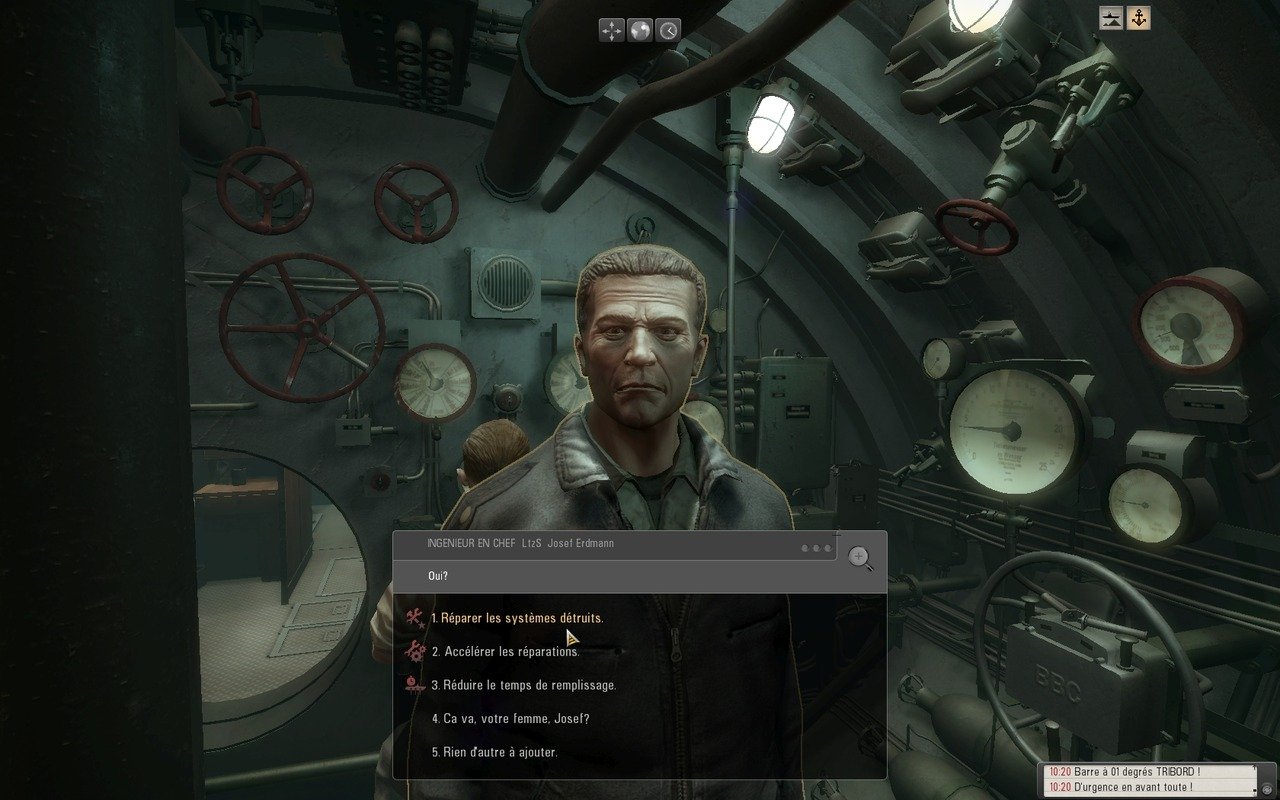The height and width of the screenshot is (800, 1280).
Task: Click the round button beside message log
Action: click(1268, 789)
